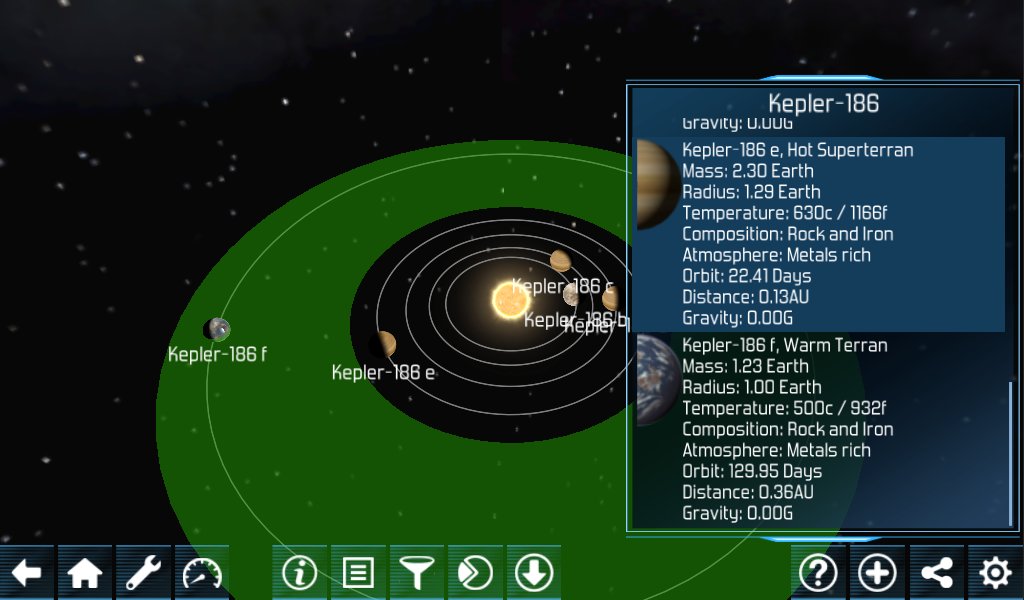Click the info panel scrollbar

click(1010, 452)
